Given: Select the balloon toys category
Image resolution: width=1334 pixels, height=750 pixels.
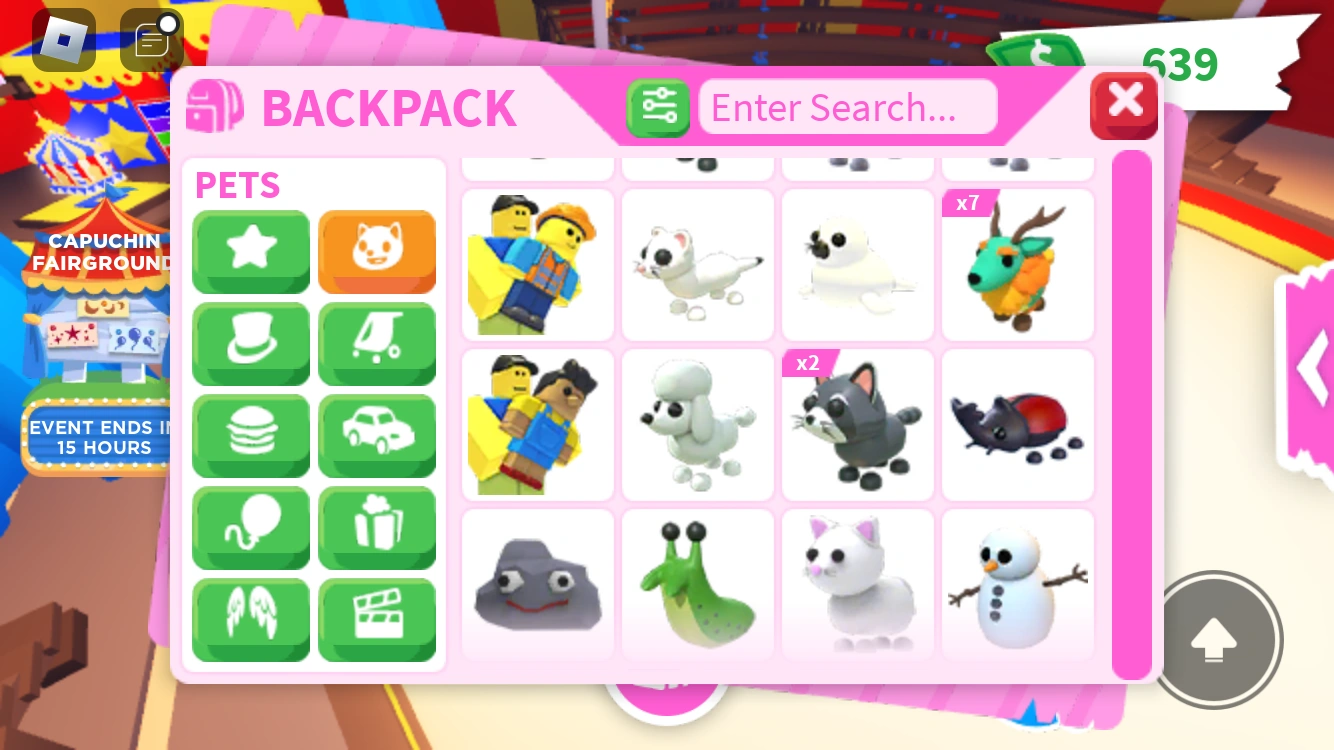Looking at the screenshot, I should click(250, 528).
